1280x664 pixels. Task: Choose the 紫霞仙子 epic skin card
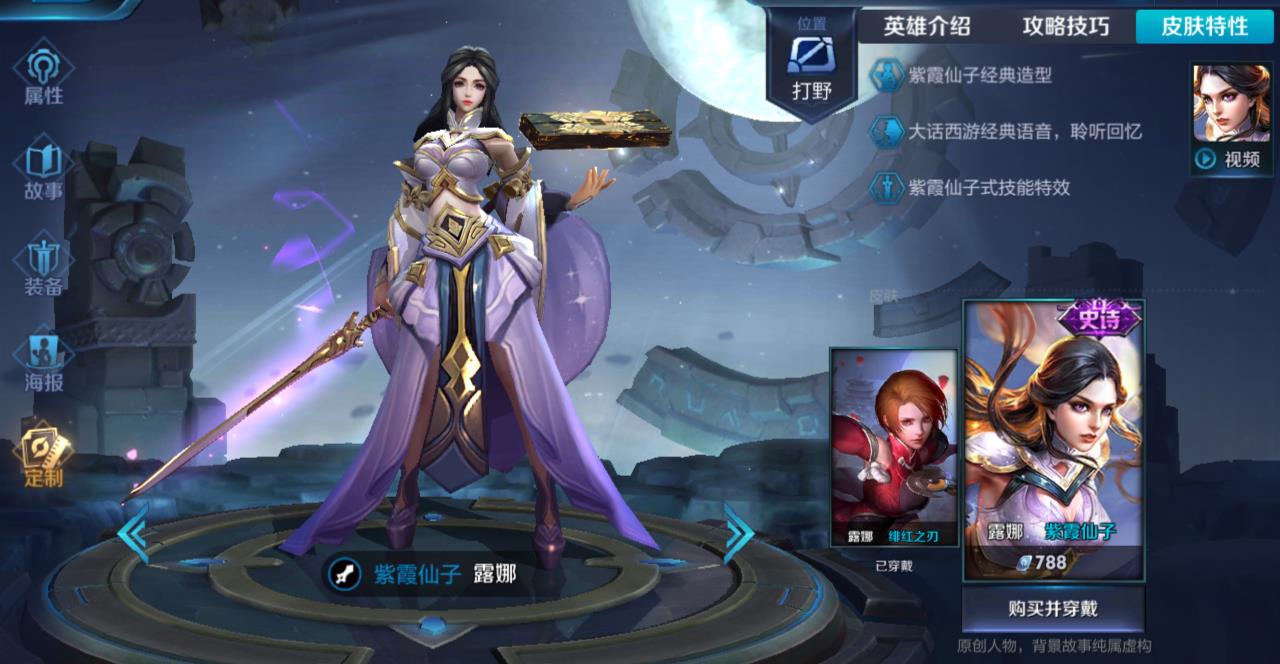1053,440
